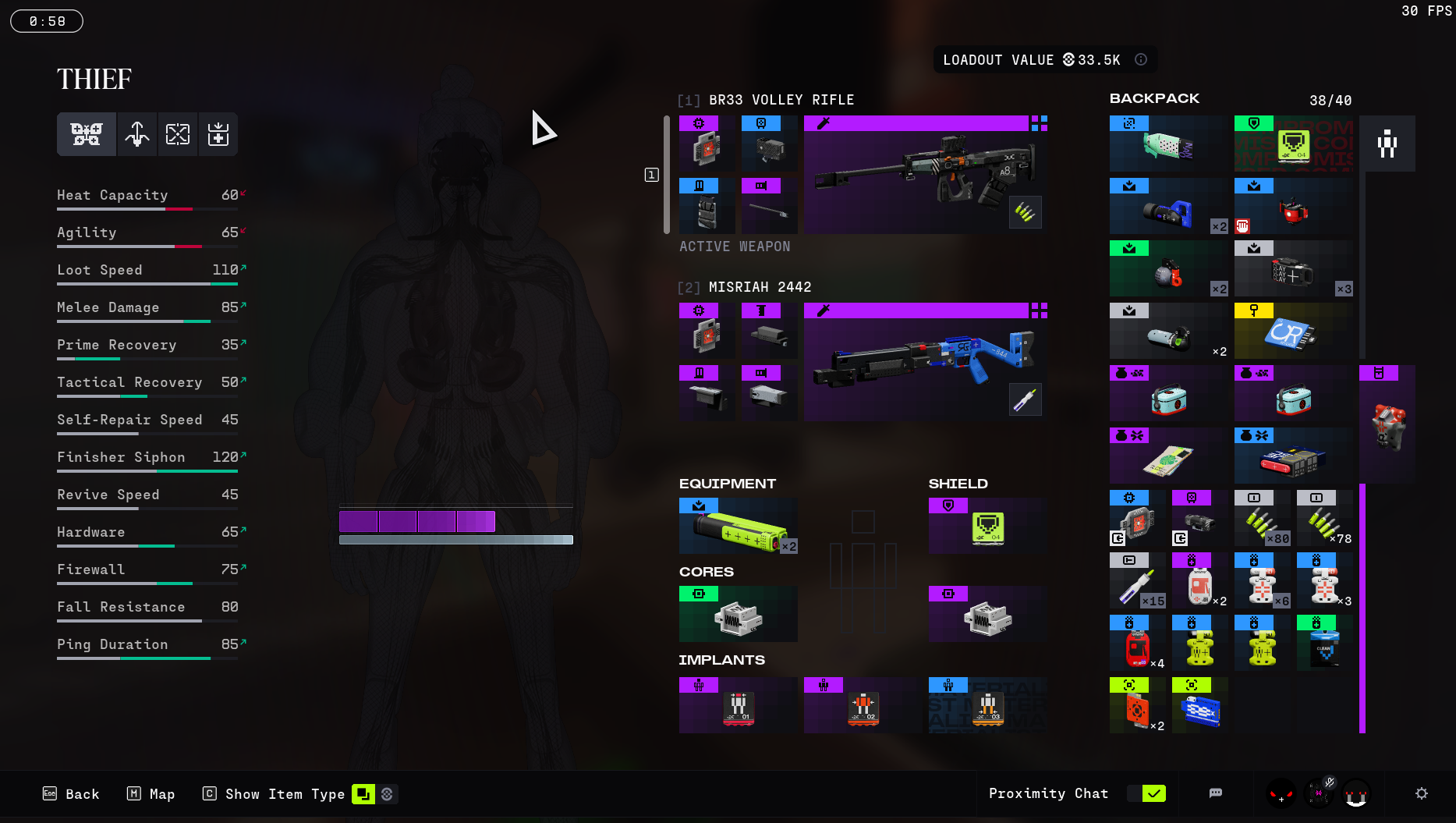Select the implant labeled 01
Screen dimensions: 1456x823
pyautogui.click(x=738, y=706)
